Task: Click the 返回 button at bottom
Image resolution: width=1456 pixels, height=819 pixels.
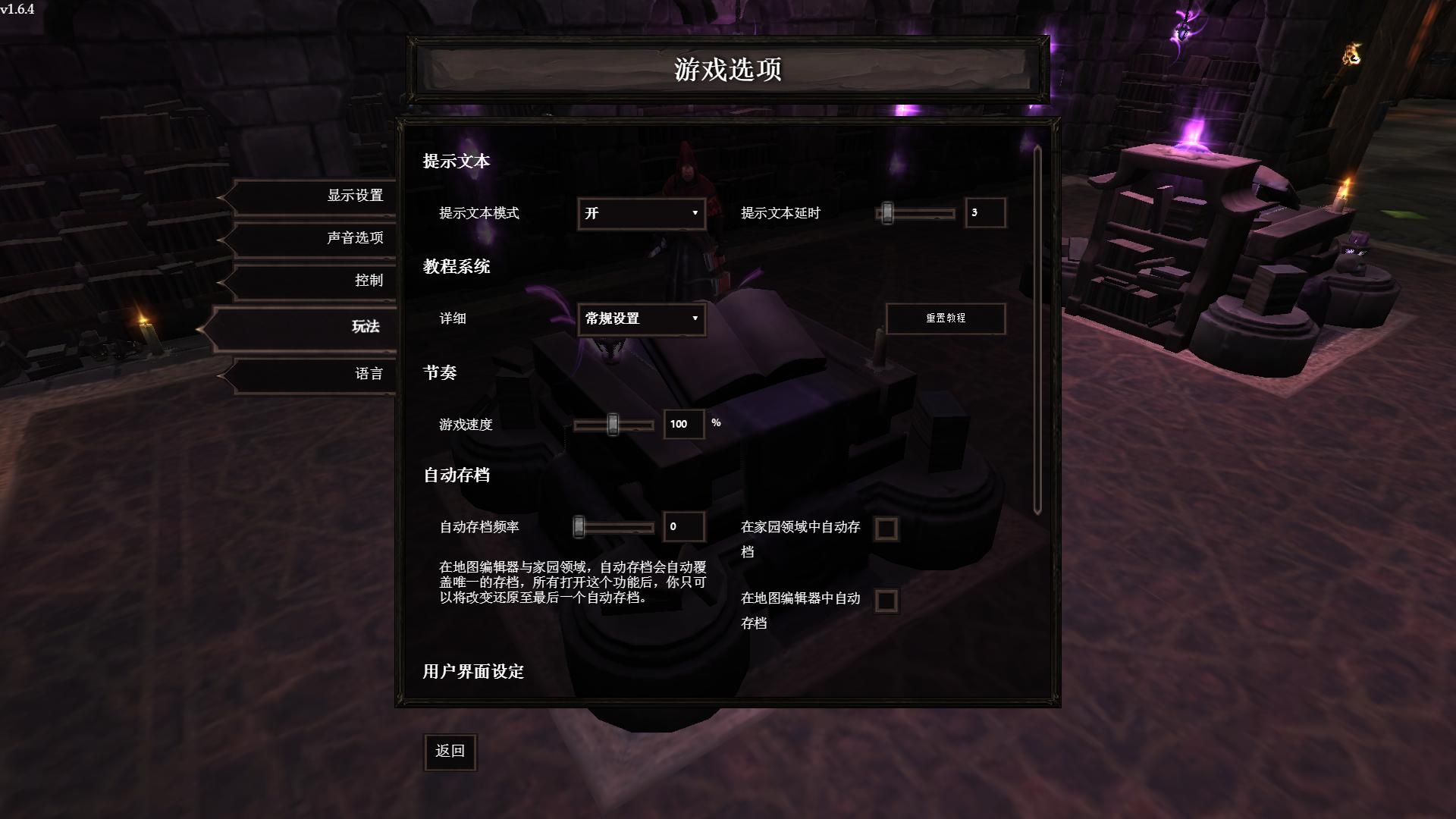Action: (x=450, y=752)
